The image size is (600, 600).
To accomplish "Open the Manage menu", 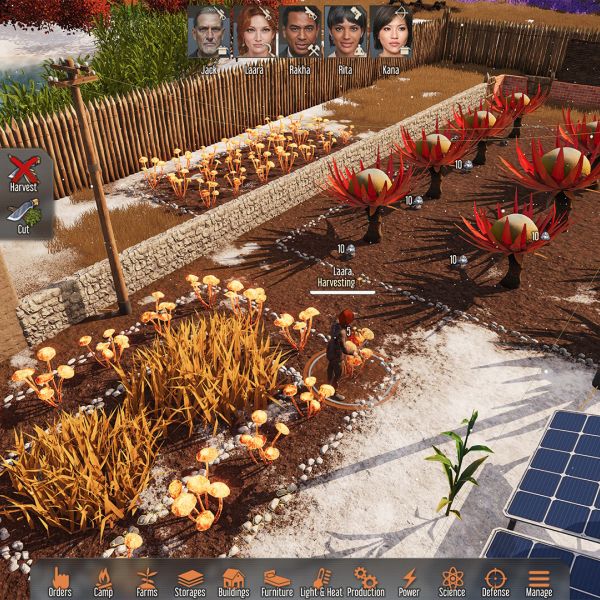I will 539,581.
